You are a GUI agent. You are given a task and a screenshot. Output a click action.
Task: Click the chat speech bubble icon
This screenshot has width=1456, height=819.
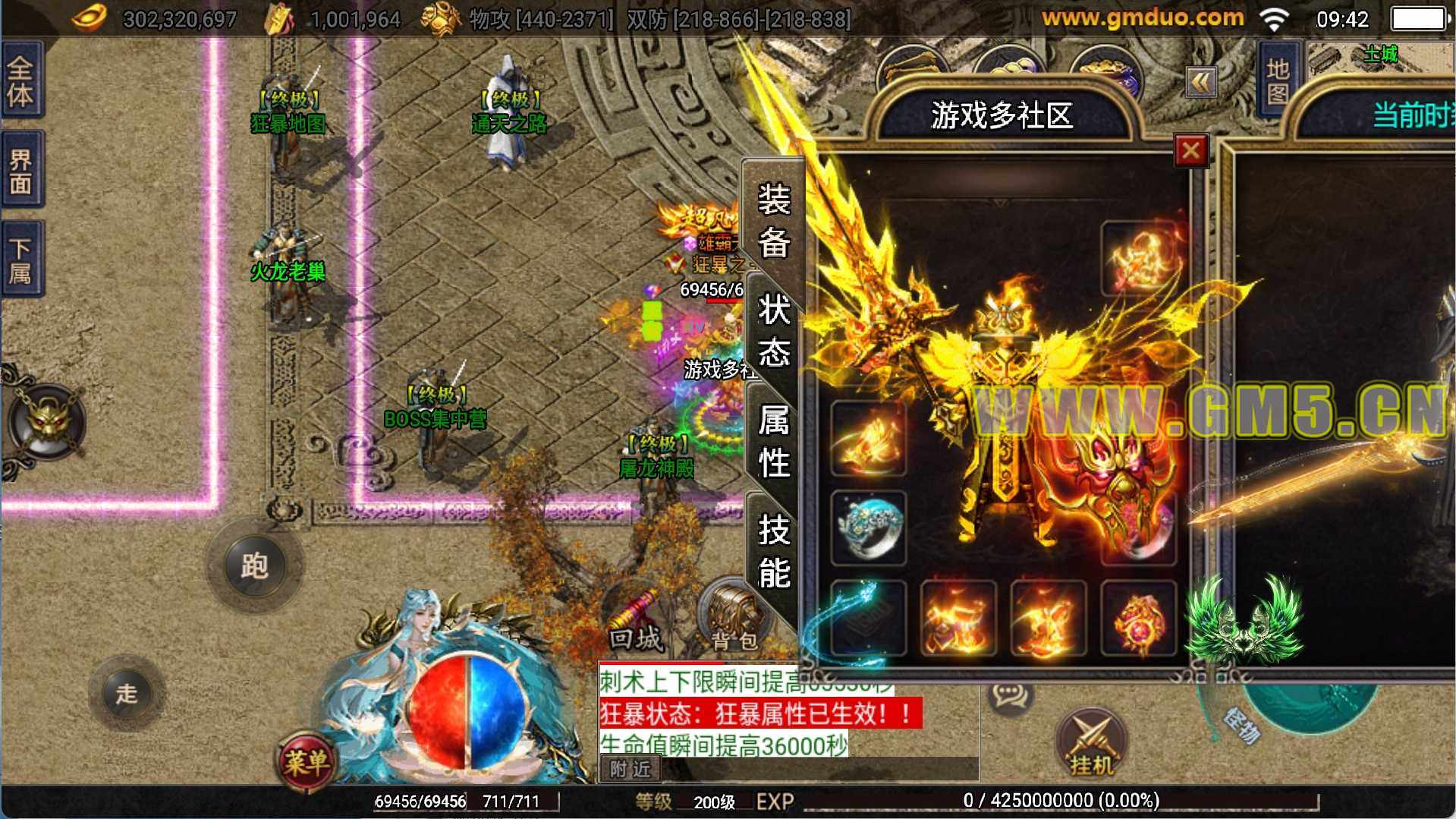click(x=1011, y=694)
